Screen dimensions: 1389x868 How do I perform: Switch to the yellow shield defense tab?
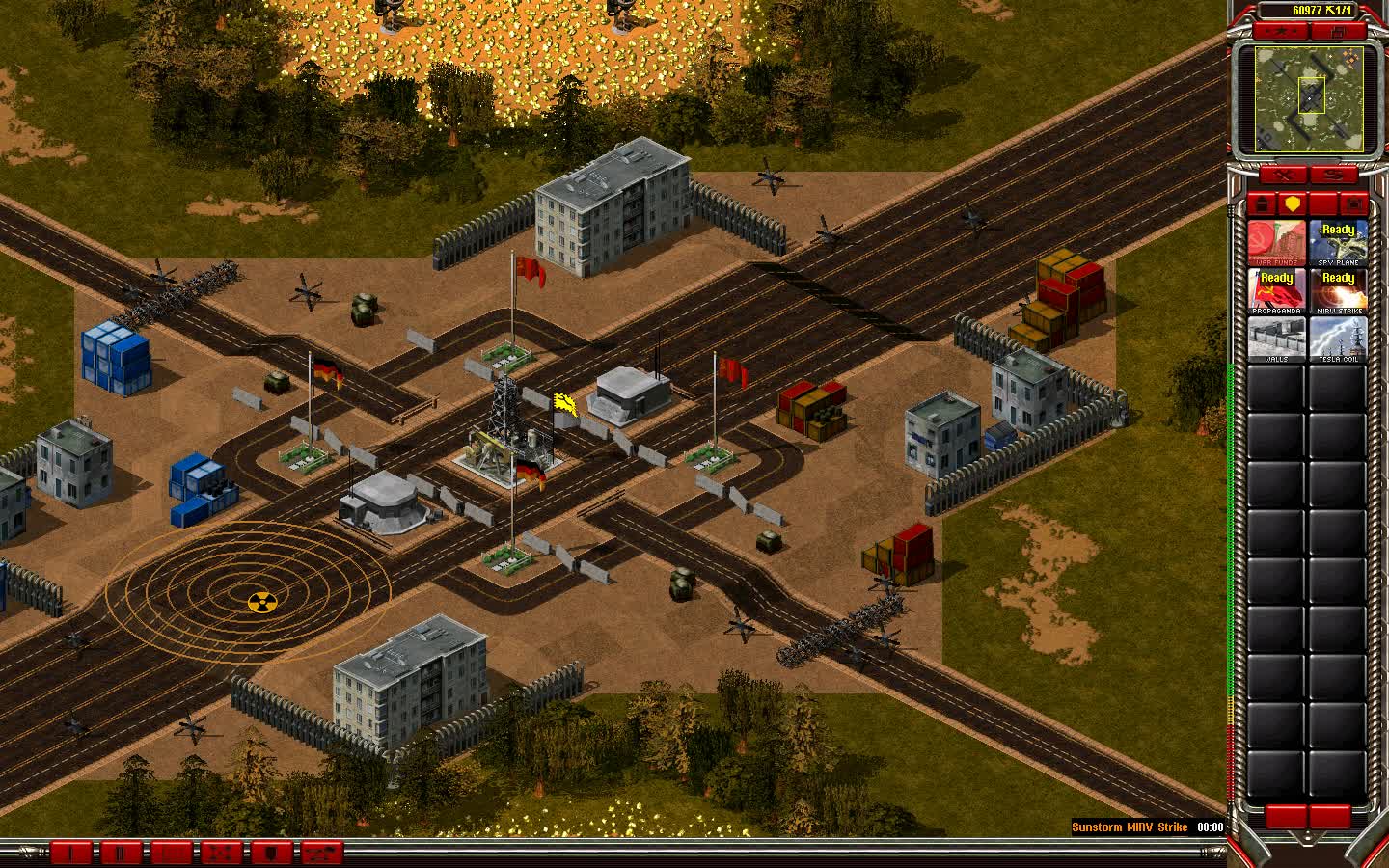point(1291,203)
